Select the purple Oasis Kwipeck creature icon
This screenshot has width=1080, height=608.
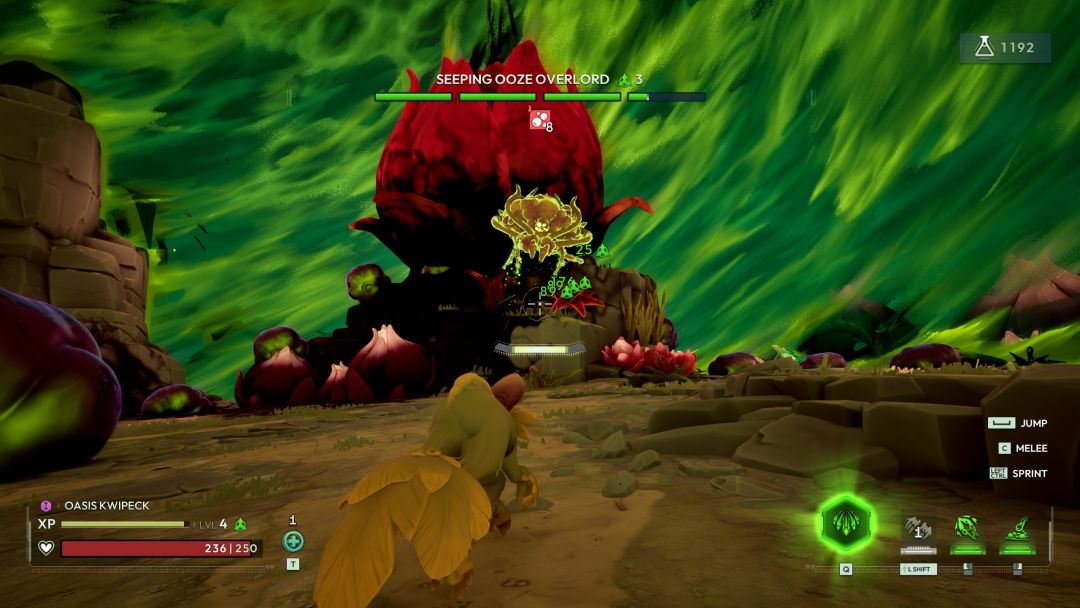tap(45, 506)
